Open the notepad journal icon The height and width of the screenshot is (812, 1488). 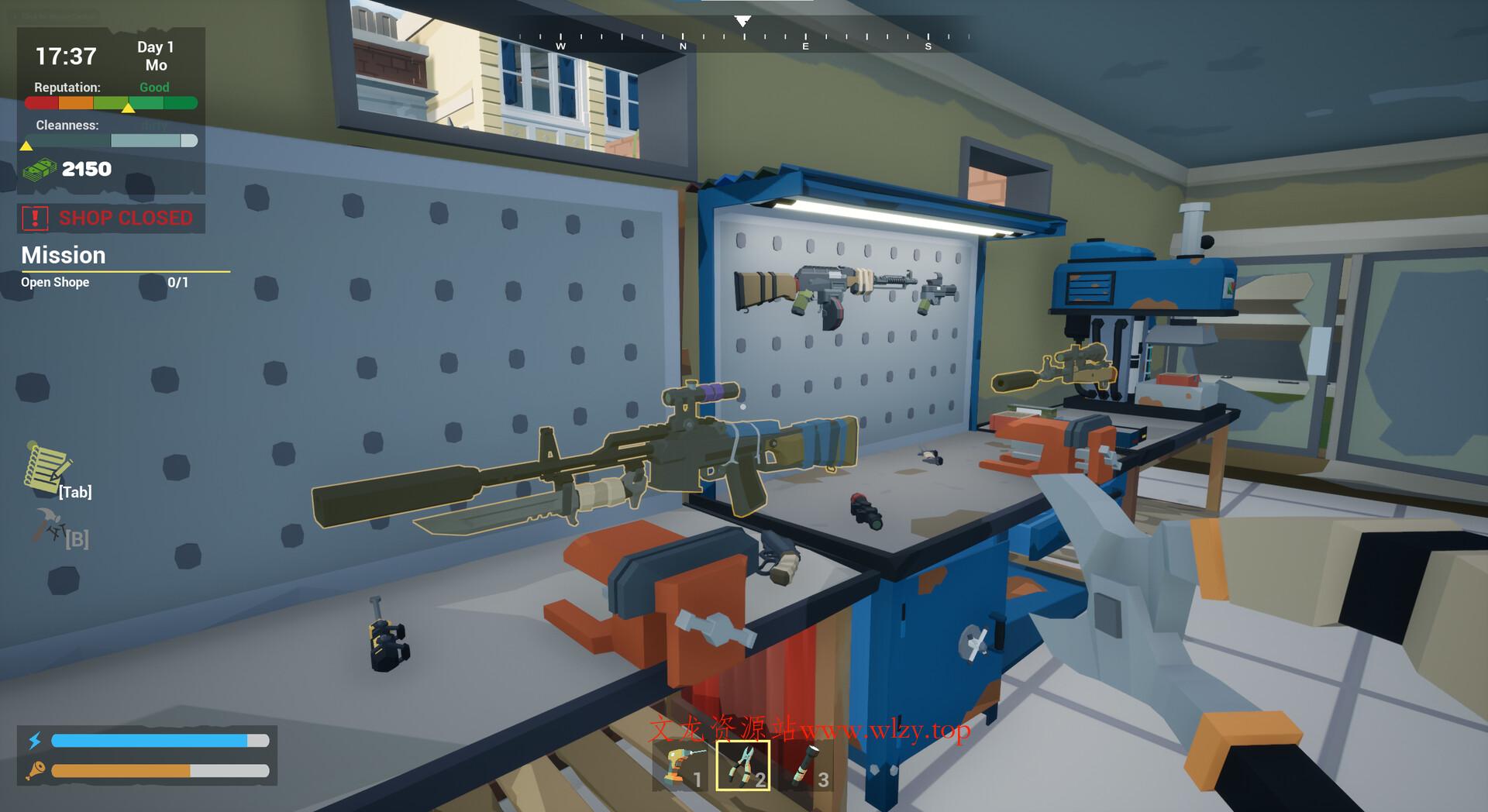(x=48, y=467)
